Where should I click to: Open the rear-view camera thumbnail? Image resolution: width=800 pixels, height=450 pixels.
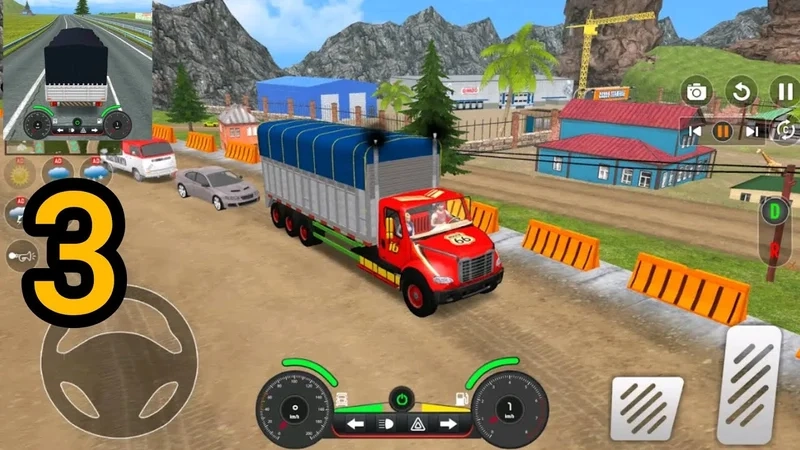[77, 71]
